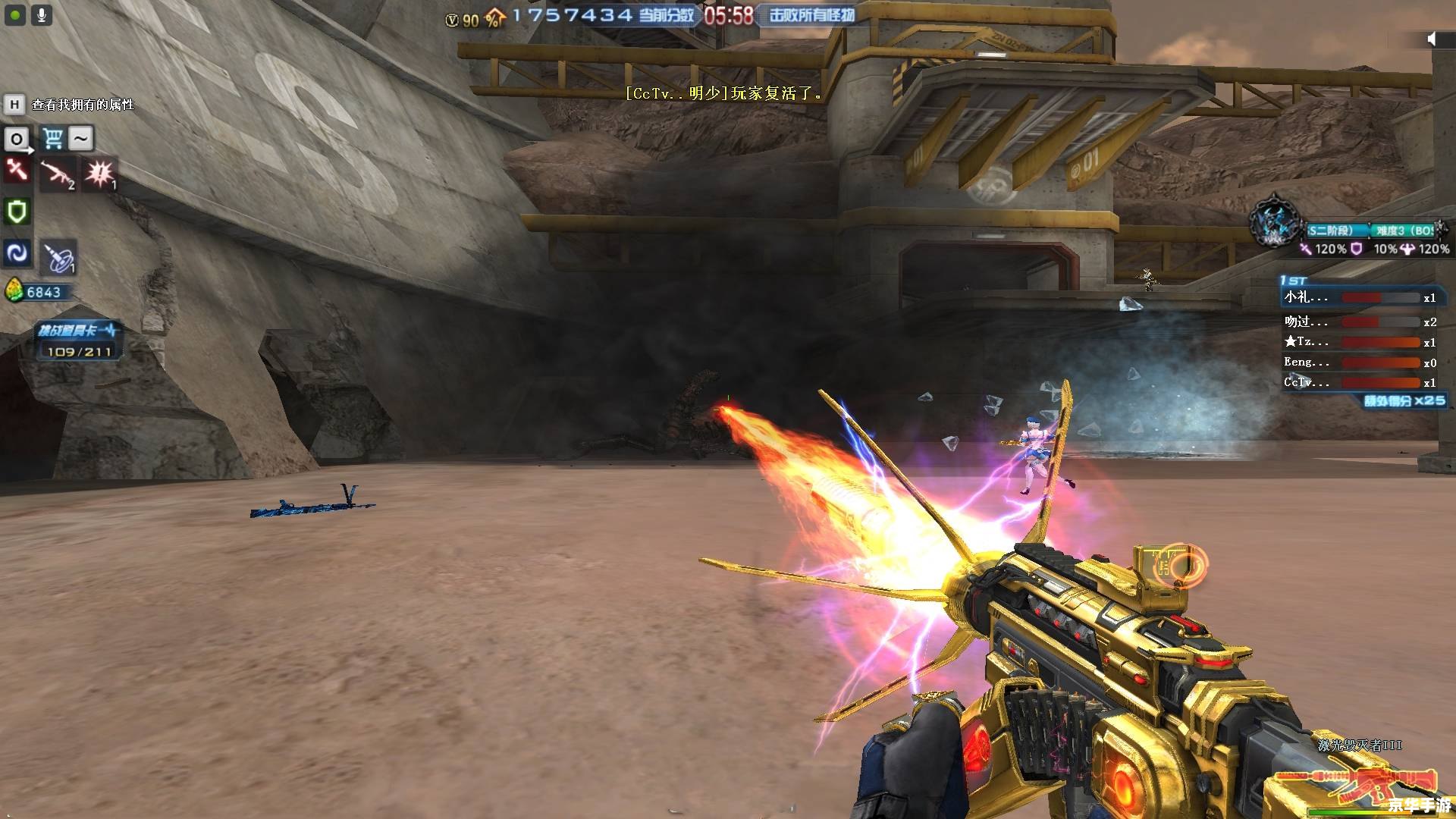Click the boss portrait emblem
Viewport: 1456px width, 819px height.
[1276, 222]
